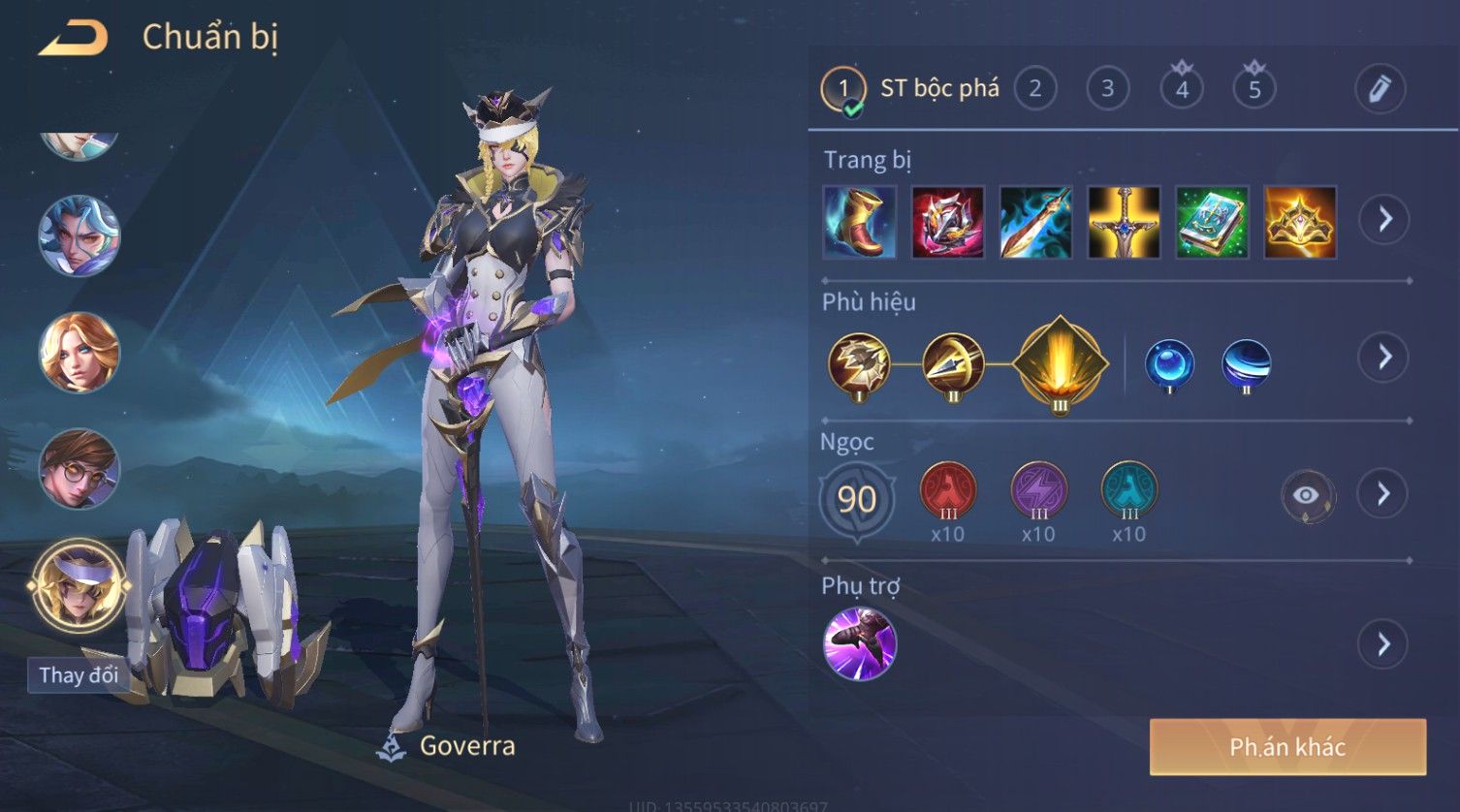Tap the golden sword equipment icon

click(1124, 222)
